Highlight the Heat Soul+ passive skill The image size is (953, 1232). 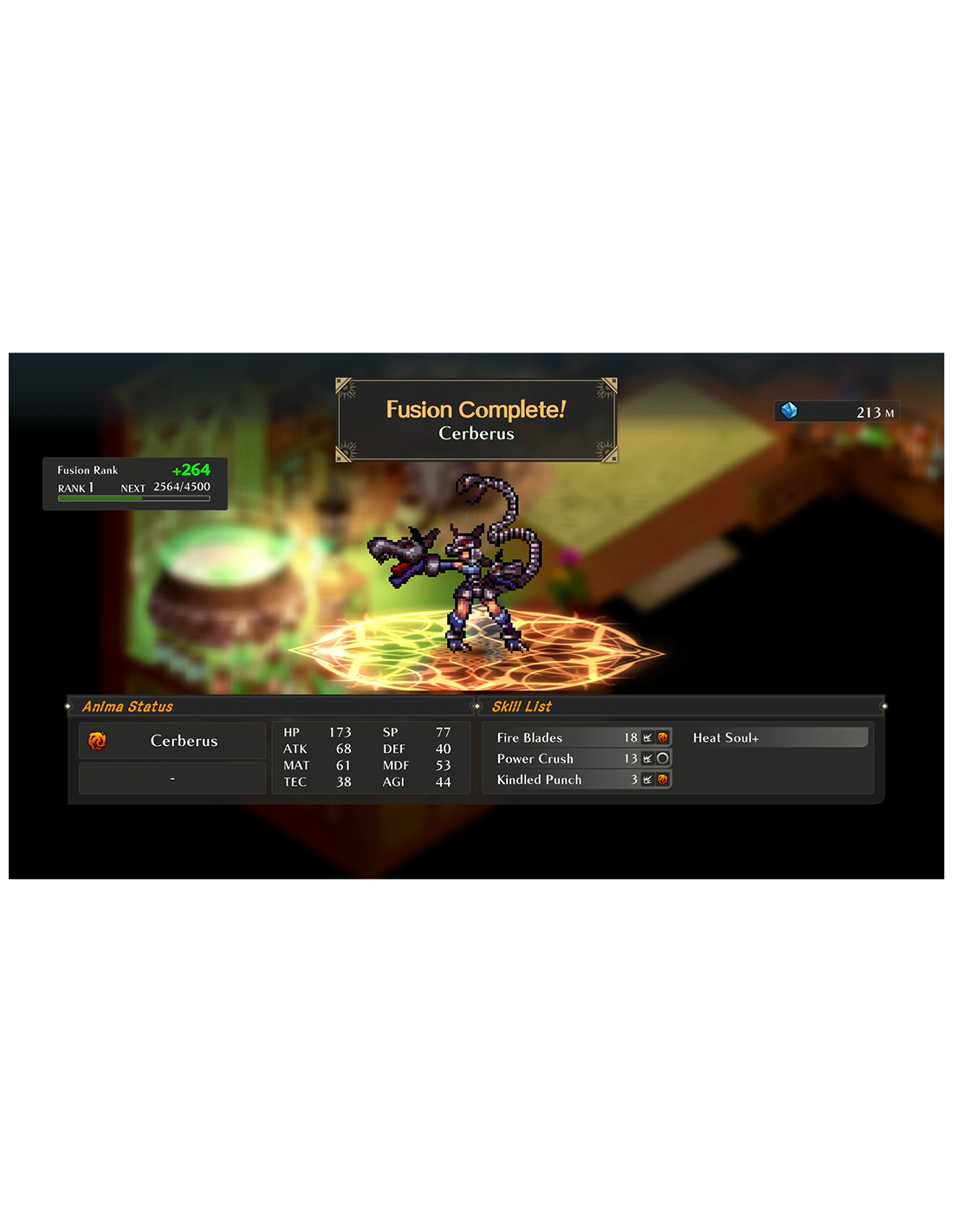778,738
